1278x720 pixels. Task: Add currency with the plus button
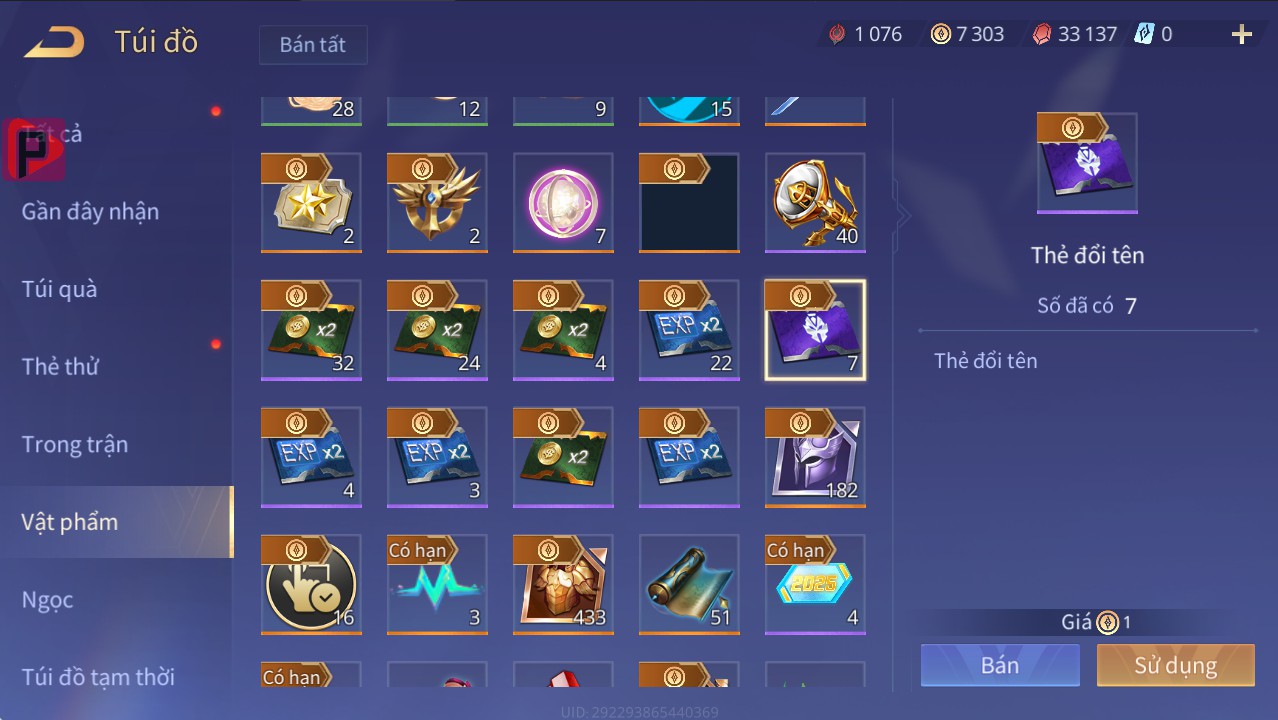point(1241,35)
